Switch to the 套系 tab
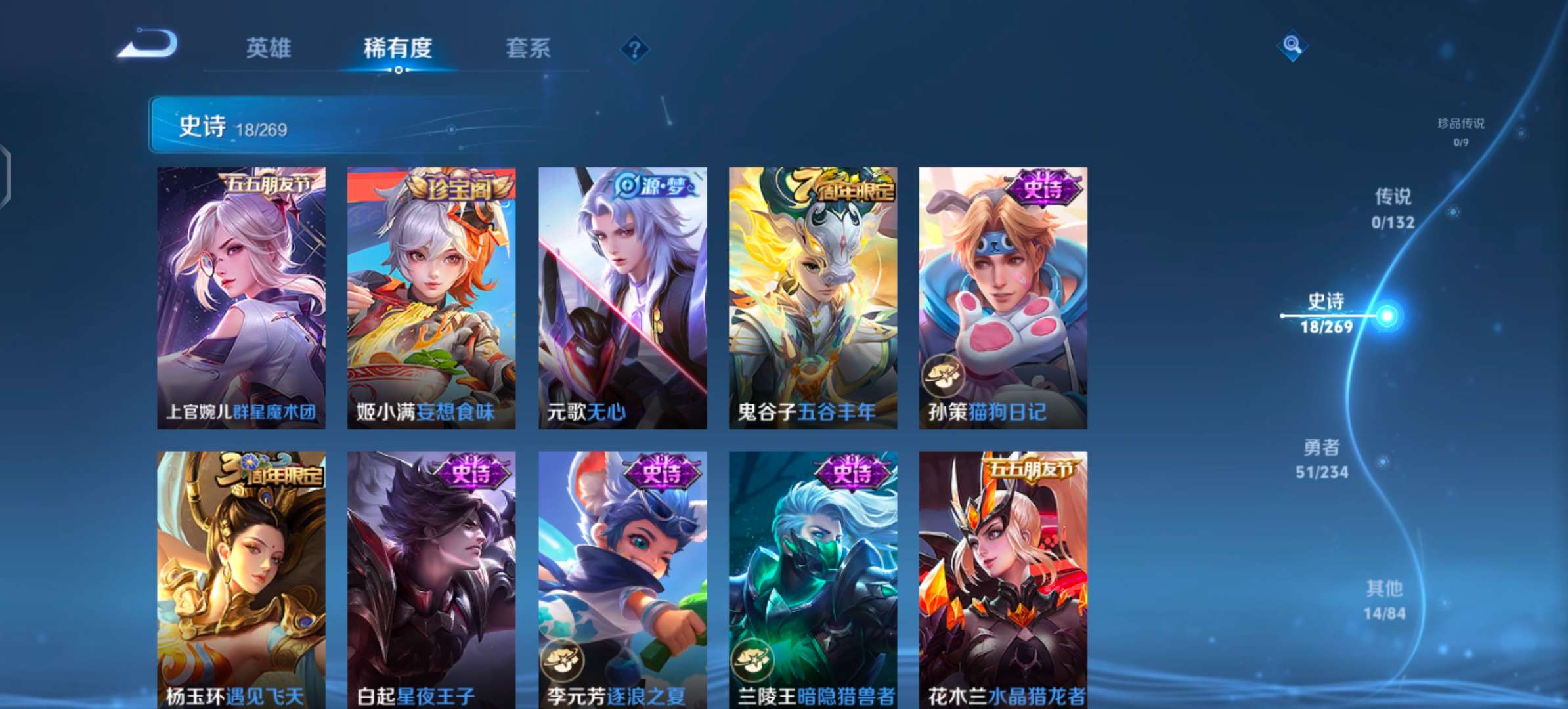This screenshot has width=1568, height=709. (x=527, y=49)
